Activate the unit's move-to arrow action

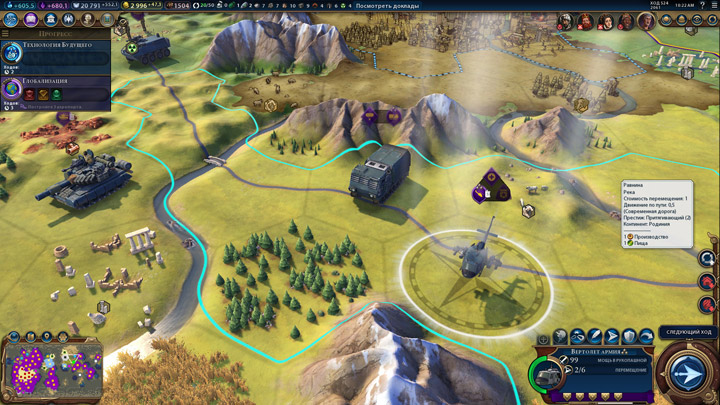pyautogui.click(x=612, y=338)
